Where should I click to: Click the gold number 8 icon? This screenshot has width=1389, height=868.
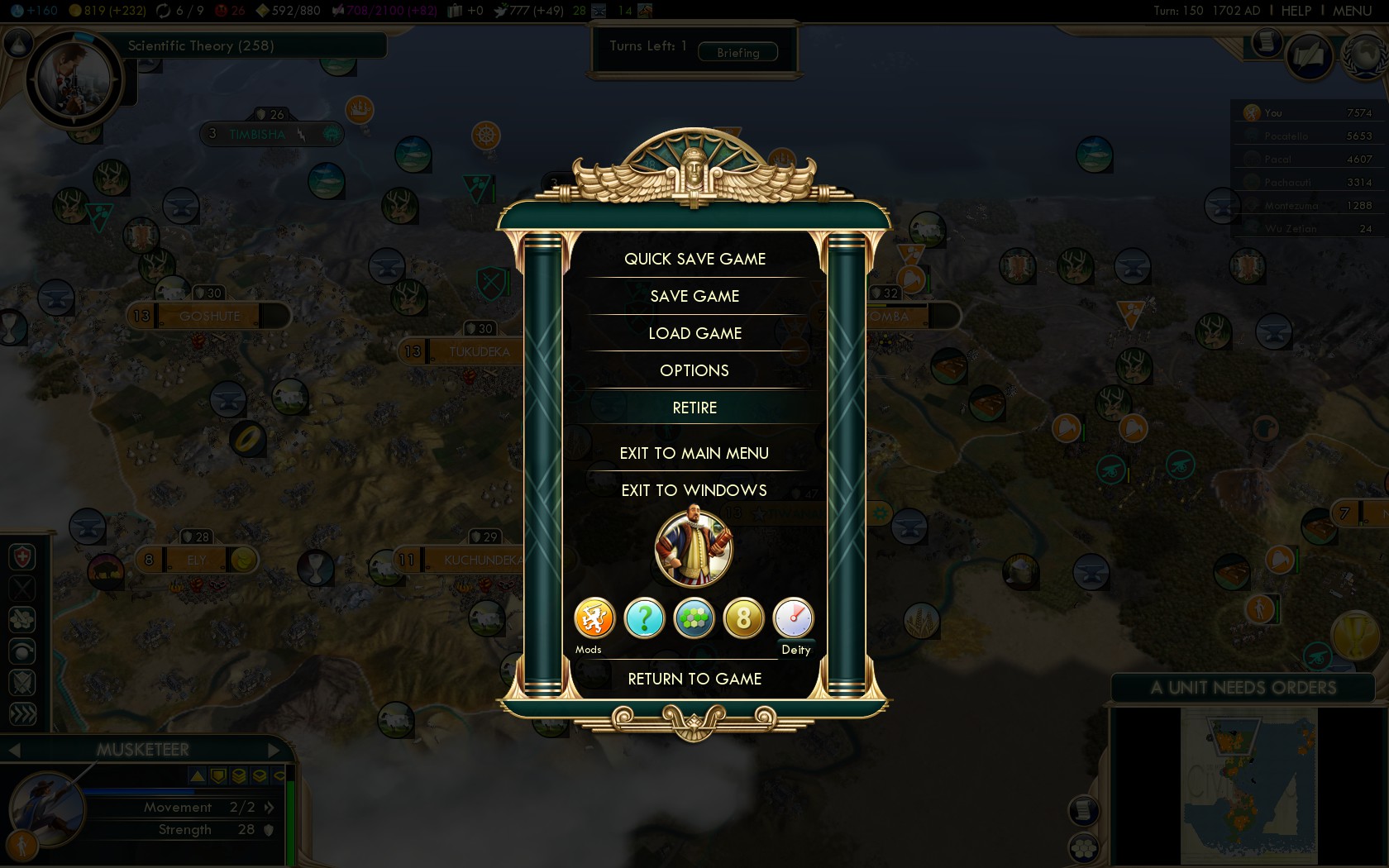[743, 618]
